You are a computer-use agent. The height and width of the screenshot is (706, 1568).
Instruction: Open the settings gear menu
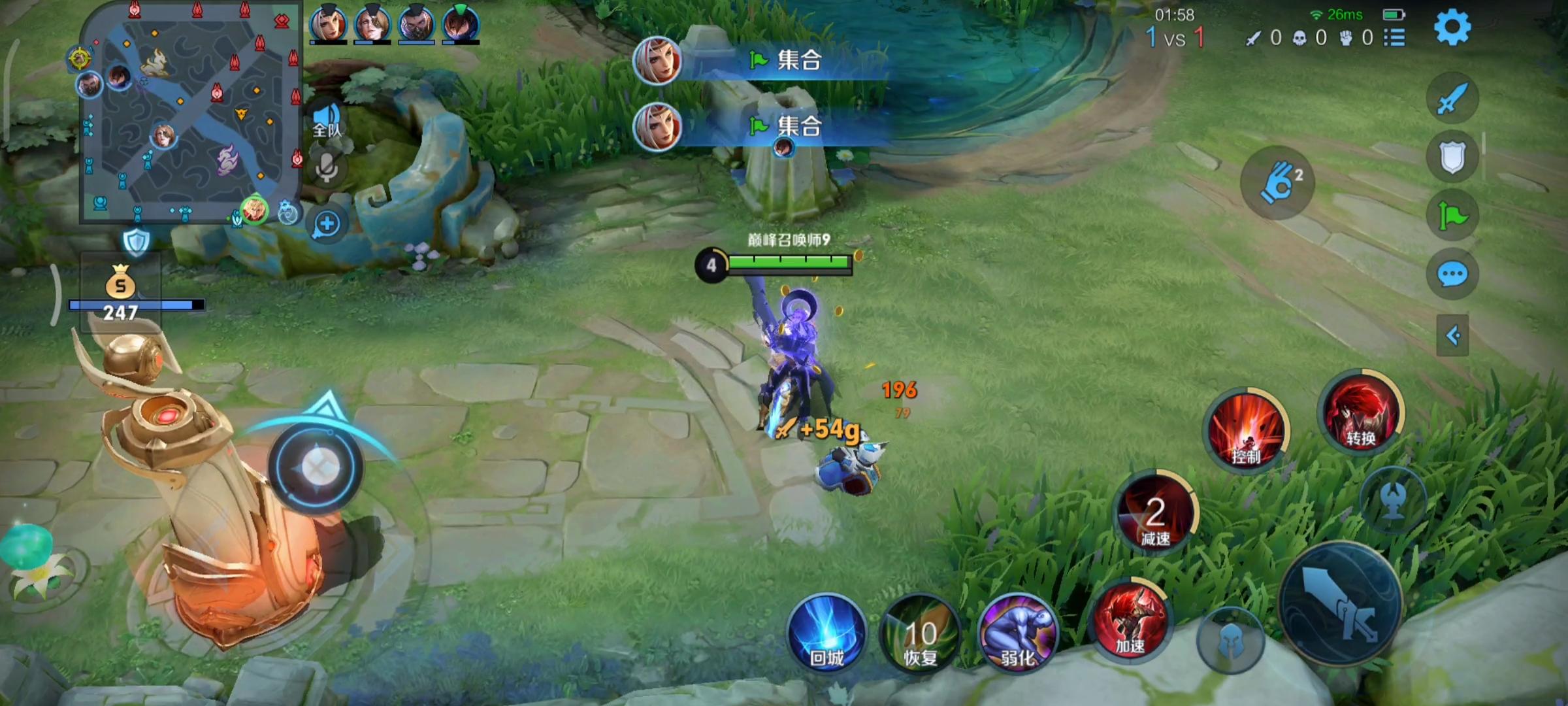click(x=1452, y=27)
